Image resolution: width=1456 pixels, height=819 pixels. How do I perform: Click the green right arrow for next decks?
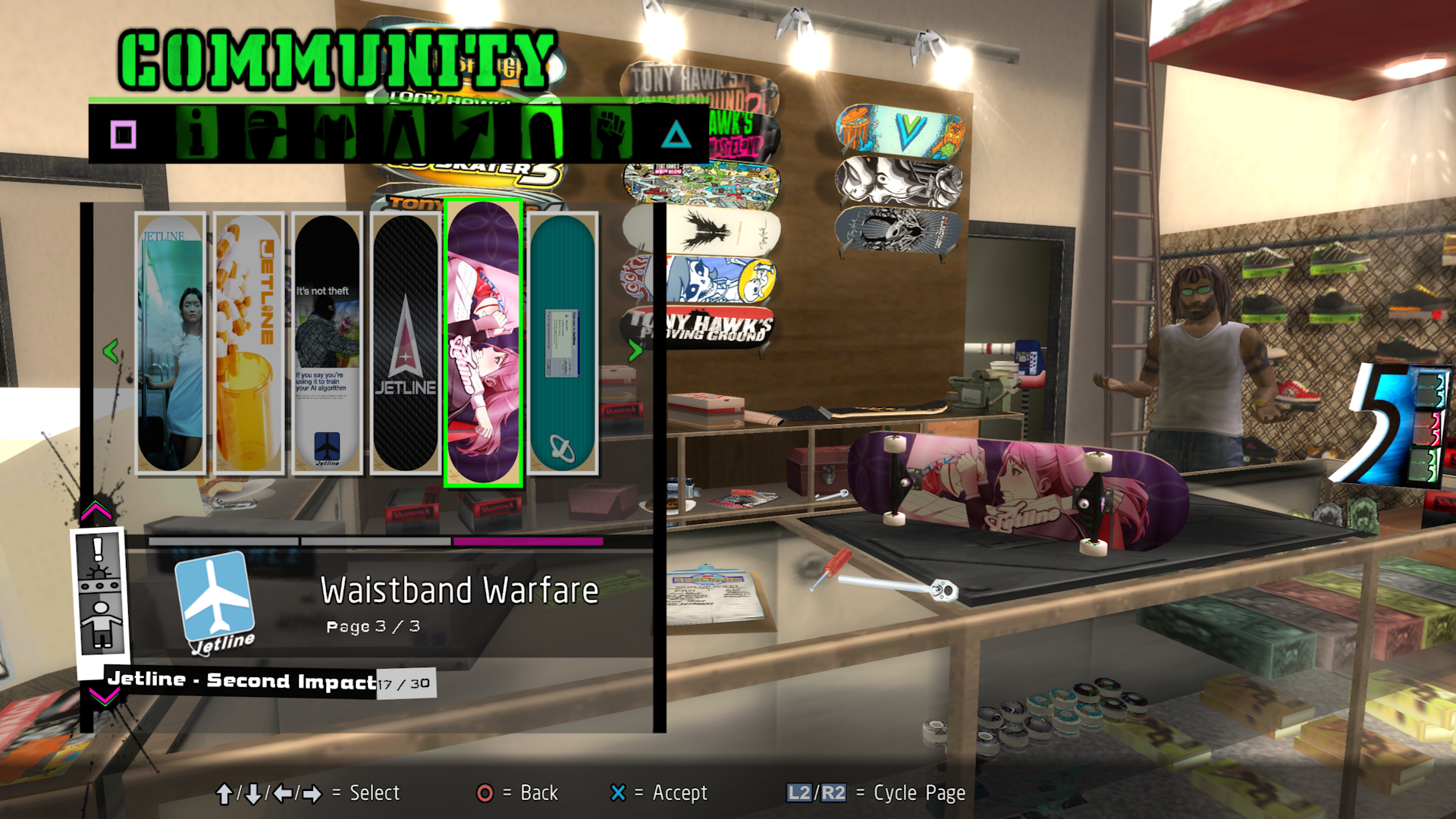[x=635, y=350]
